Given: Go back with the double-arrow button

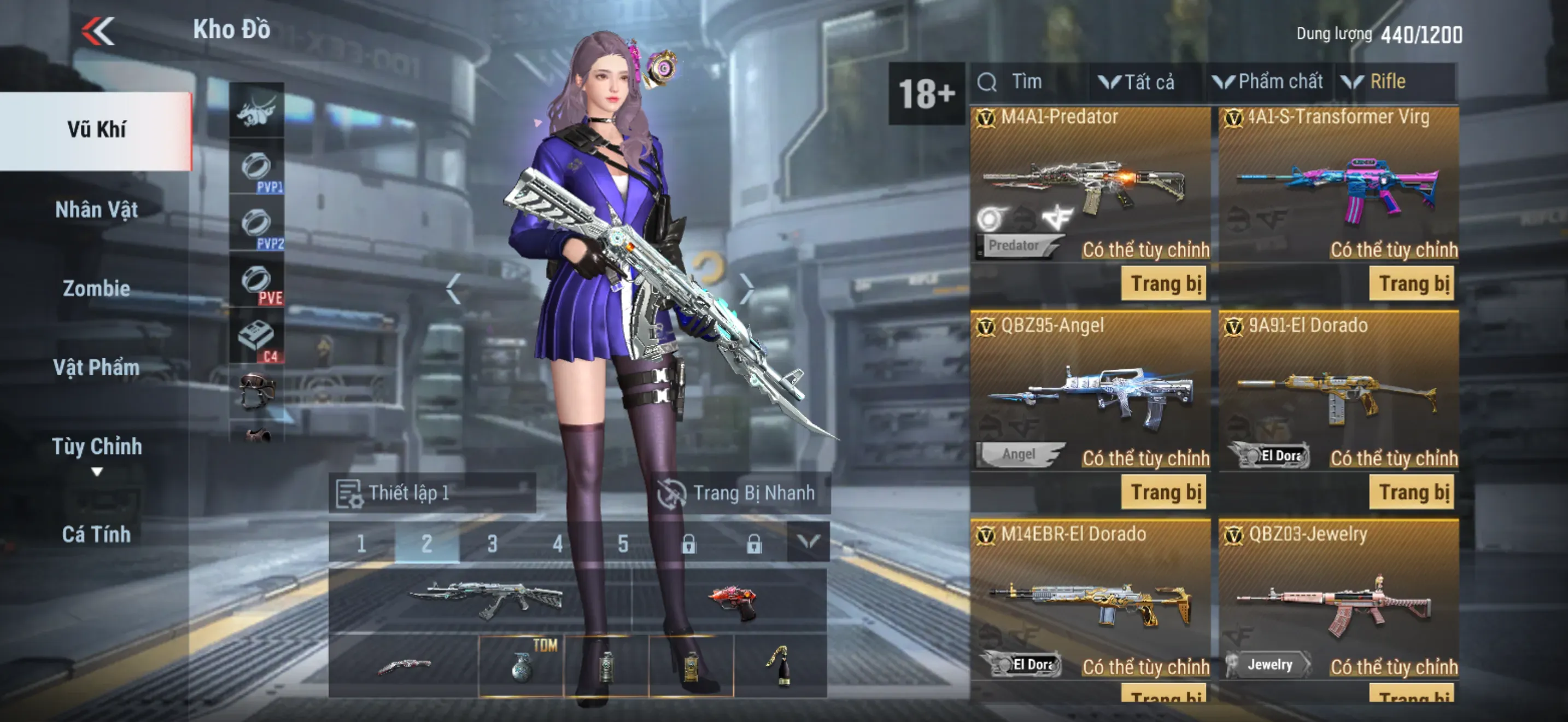Looking at the screenshot, I should pos(98,31).
